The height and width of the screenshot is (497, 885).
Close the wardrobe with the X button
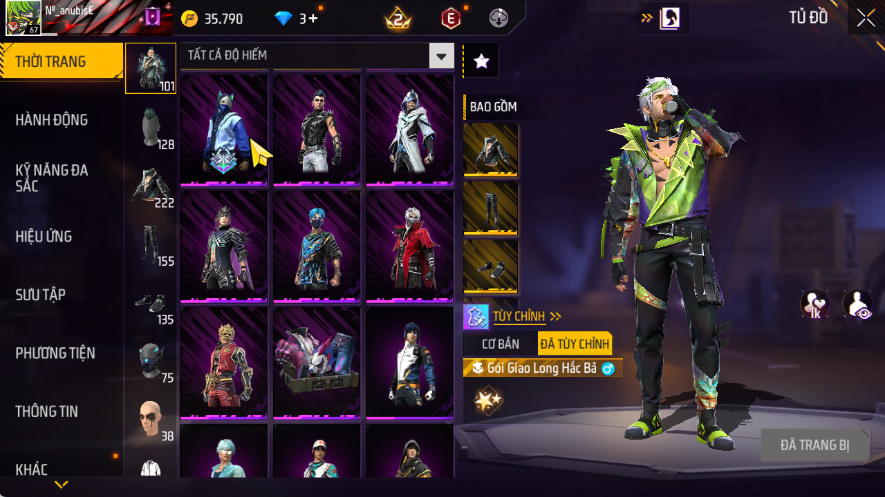click(865, 17)
